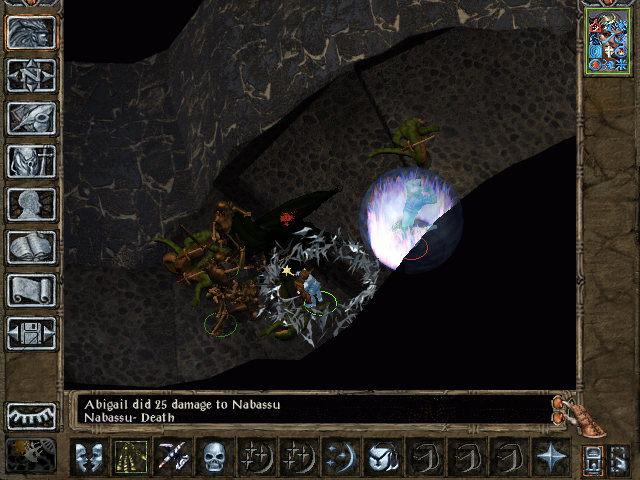
Task: Activate the four-pointed star button
Action: coord(550,458)
